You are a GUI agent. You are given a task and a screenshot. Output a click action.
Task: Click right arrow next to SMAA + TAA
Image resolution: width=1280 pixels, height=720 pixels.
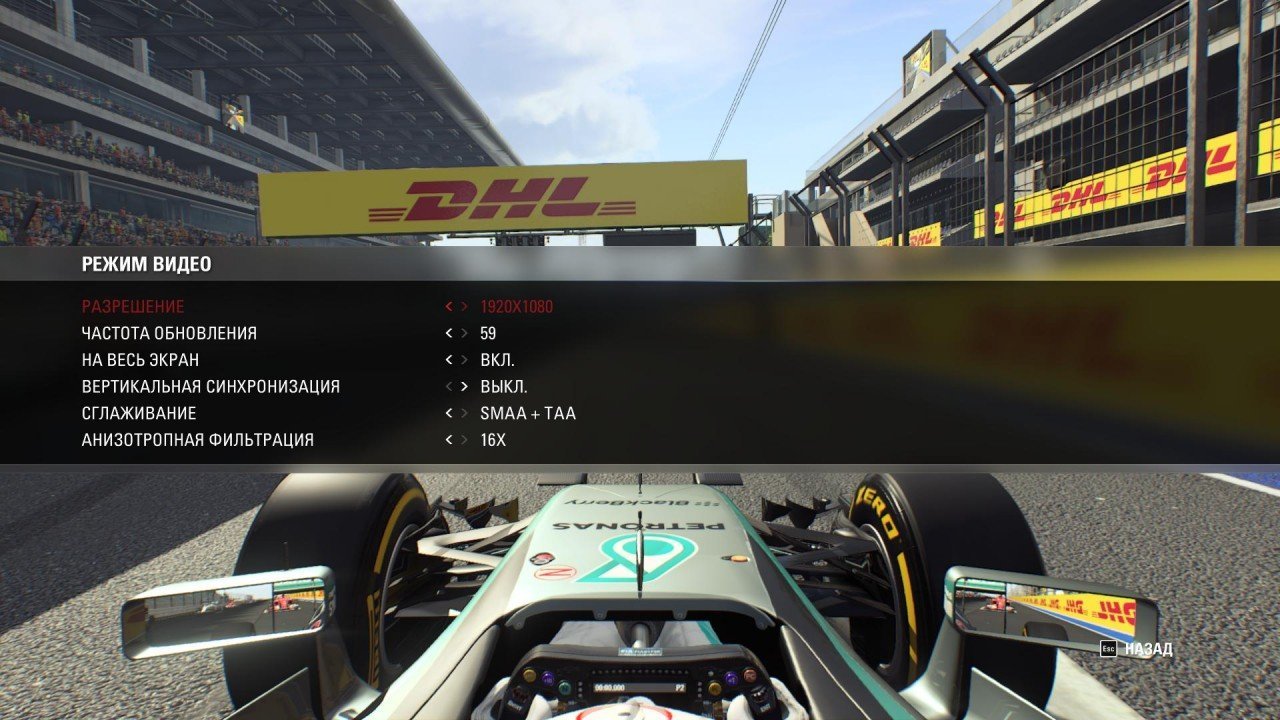pos(464,413)
